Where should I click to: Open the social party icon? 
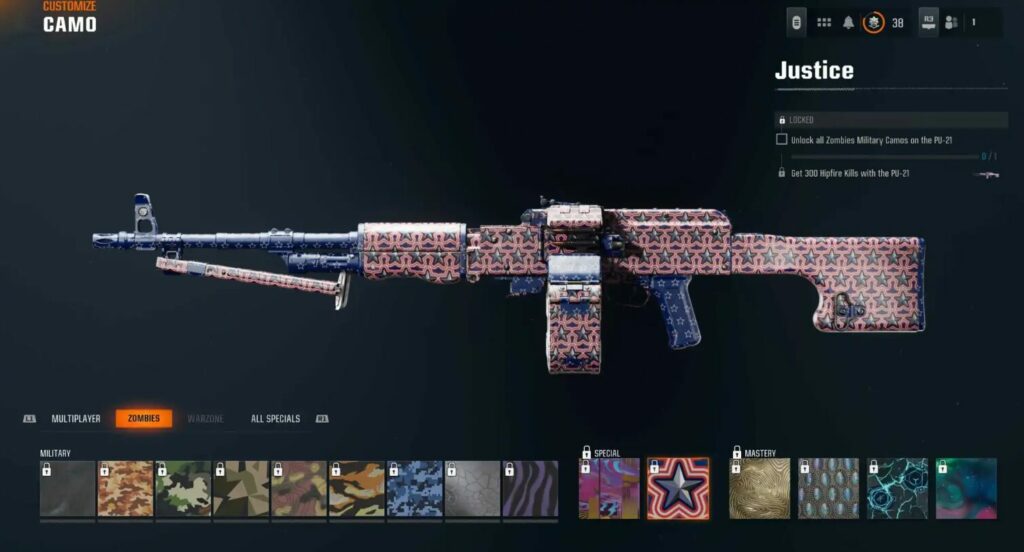[x=952, y=22]
